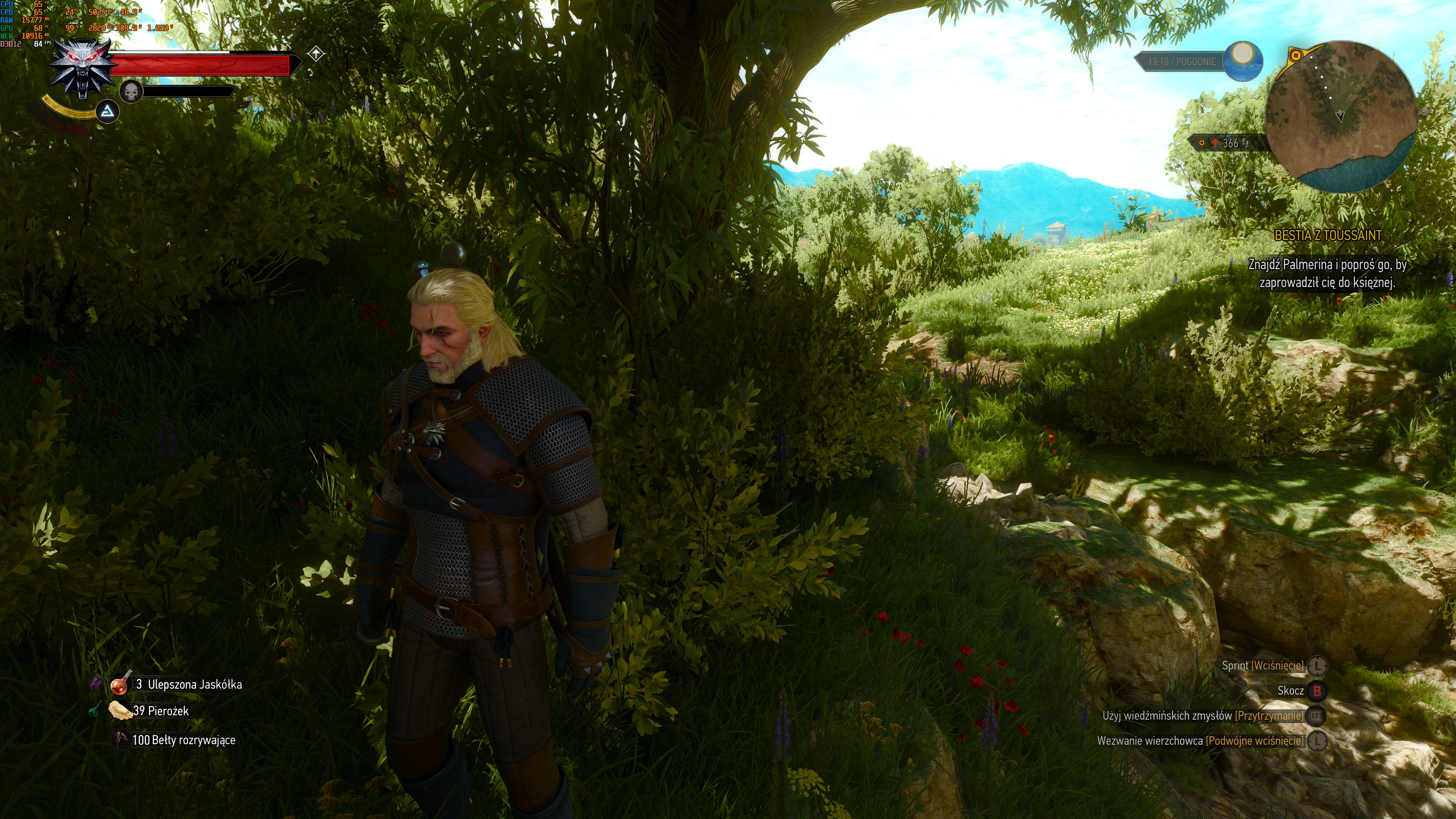Click the skull toxicity icon
Screen dimensions: 1456x819
[131, 91]
